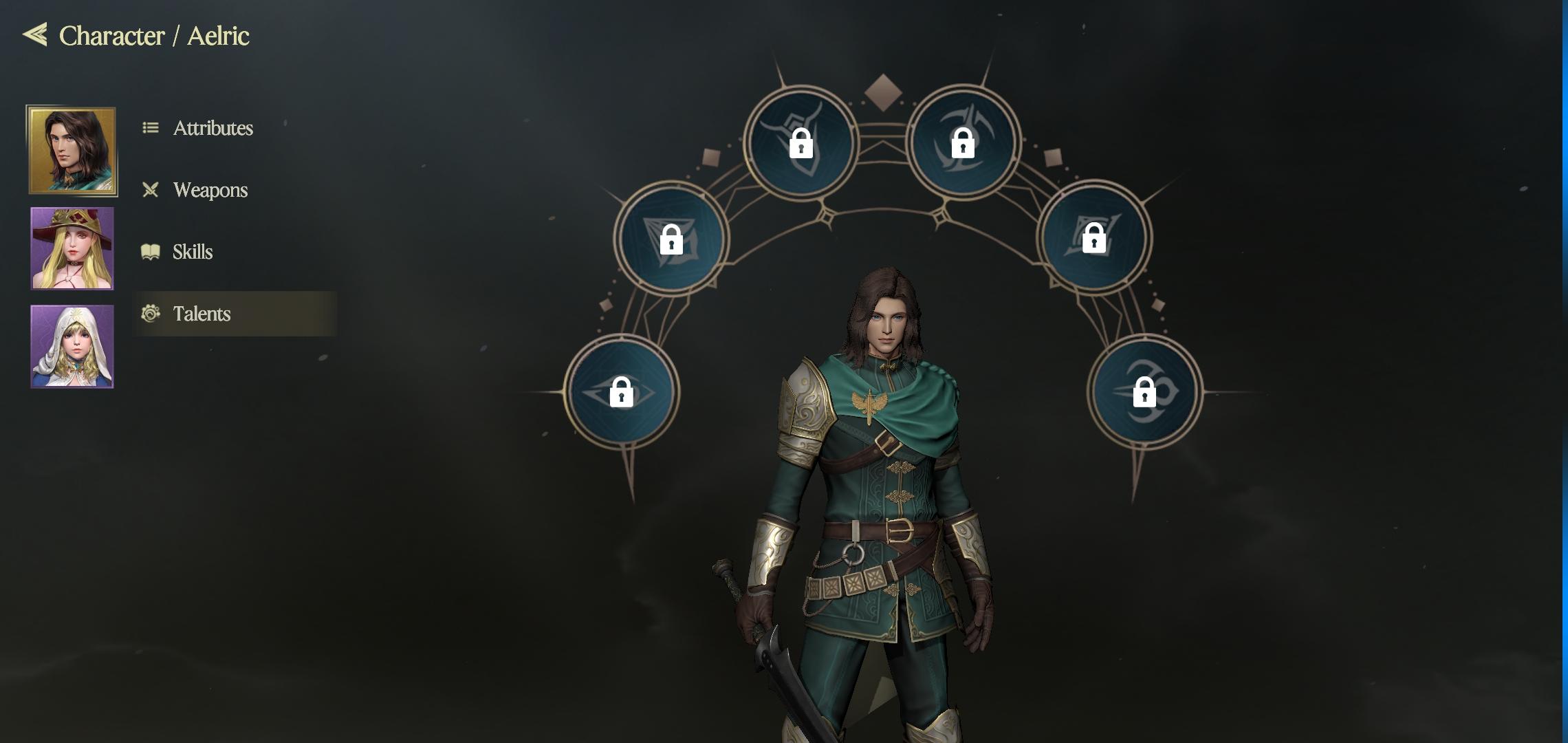Click the book icon next to Skills
Viewport: 1568px width, 743px height.
pyautogui.click(x=152, y=252)
